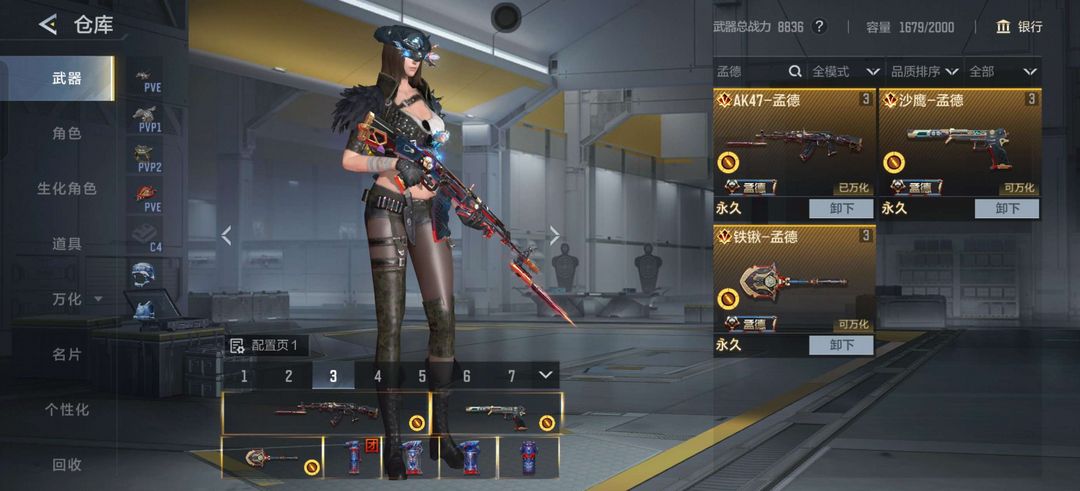Open the 全模式 mode dropdown

click(x=845, y=72)
